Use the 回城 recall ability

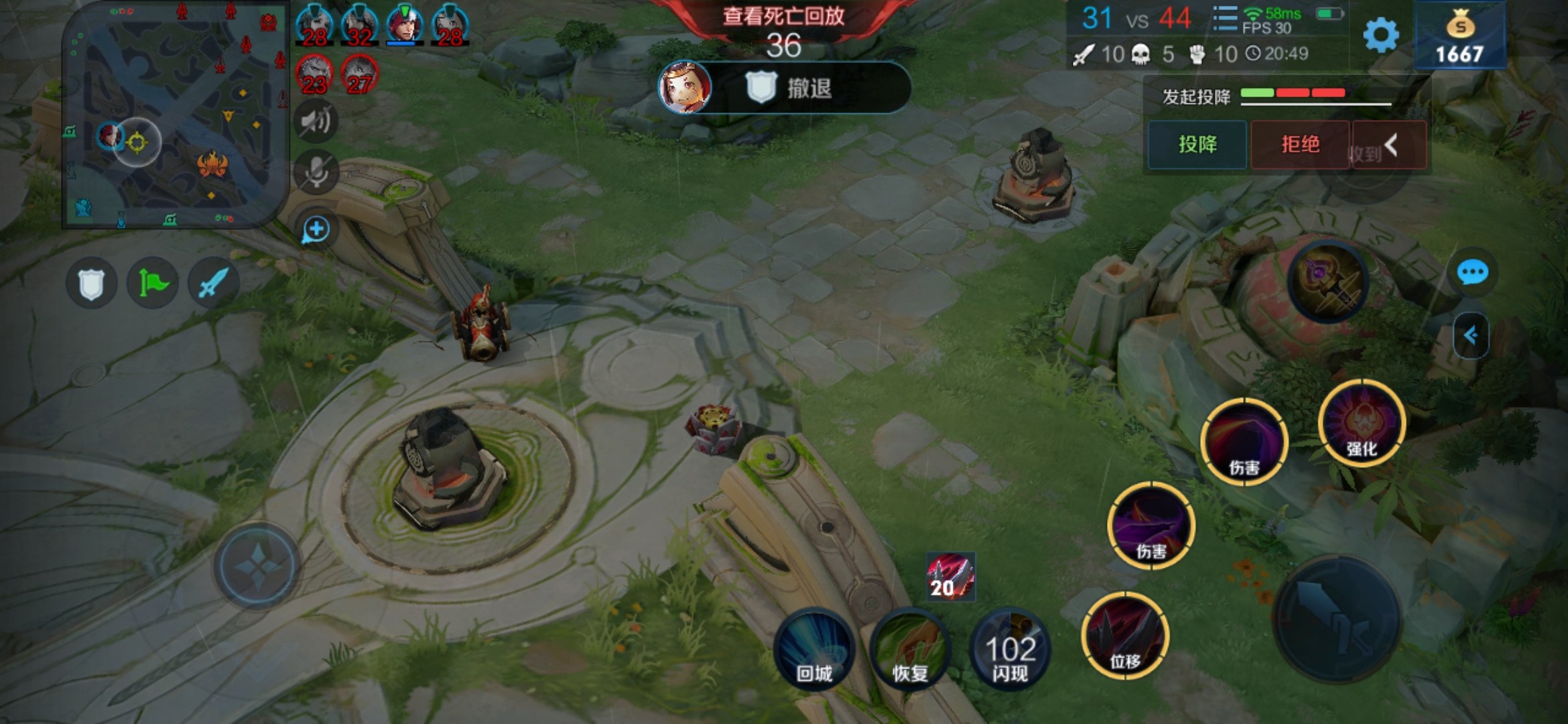(x=814, y=649)
